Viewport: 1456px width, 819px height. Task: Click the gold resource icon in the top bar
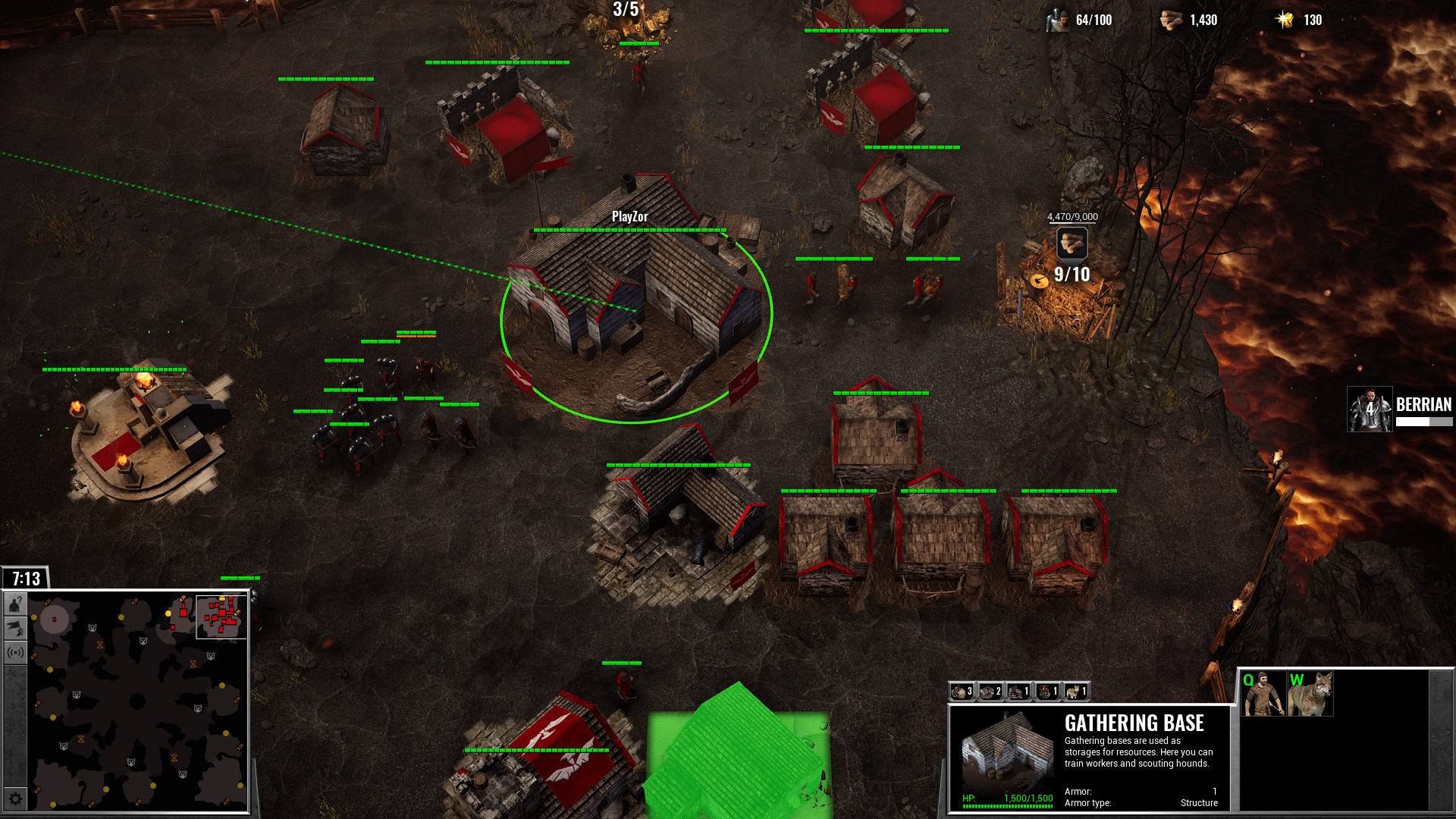point(1283,20)
